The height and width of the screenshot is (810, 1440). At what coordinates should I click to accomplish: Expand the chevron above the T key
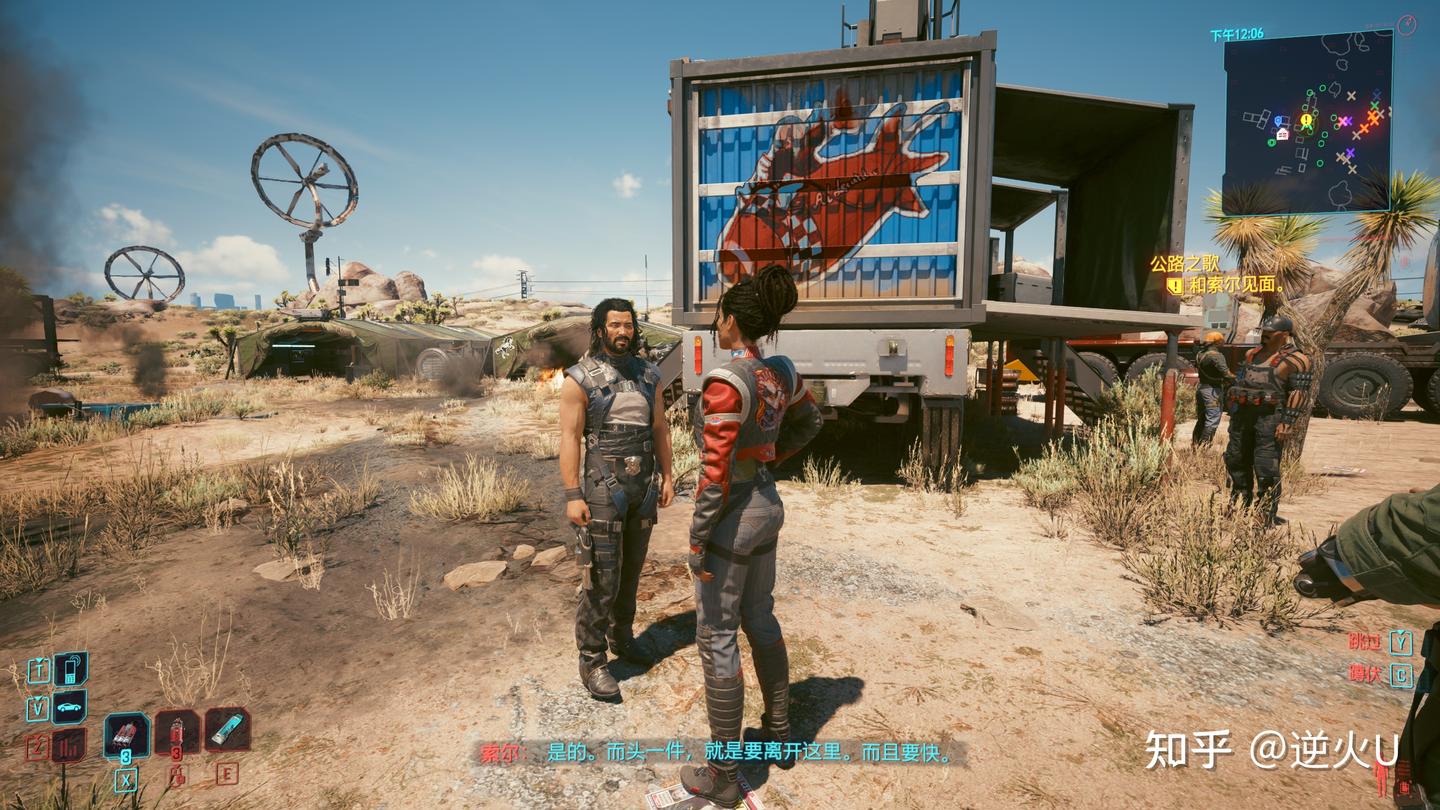[38, 660]
